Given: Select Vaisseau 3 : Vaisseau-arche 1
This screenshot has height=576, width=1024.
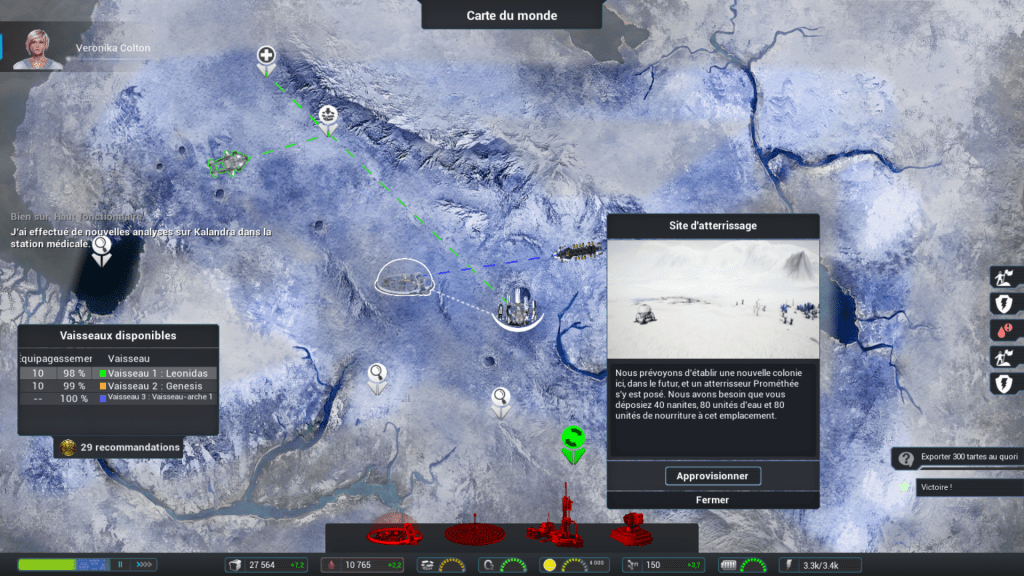Looking at the screenshot, I should (160, 398).
